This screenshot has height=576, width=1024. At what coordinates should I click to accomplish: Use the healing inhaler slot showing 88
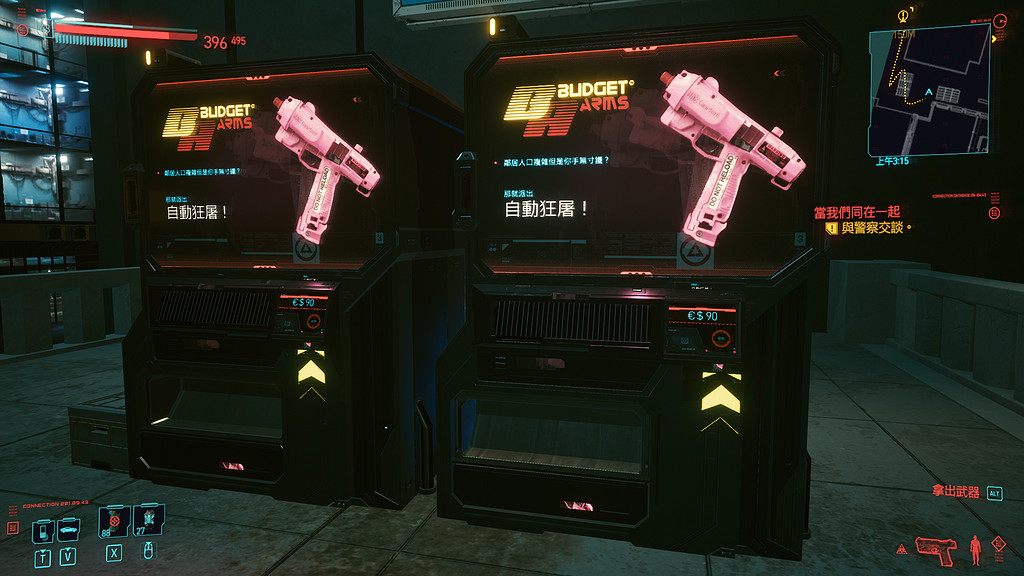113,522
